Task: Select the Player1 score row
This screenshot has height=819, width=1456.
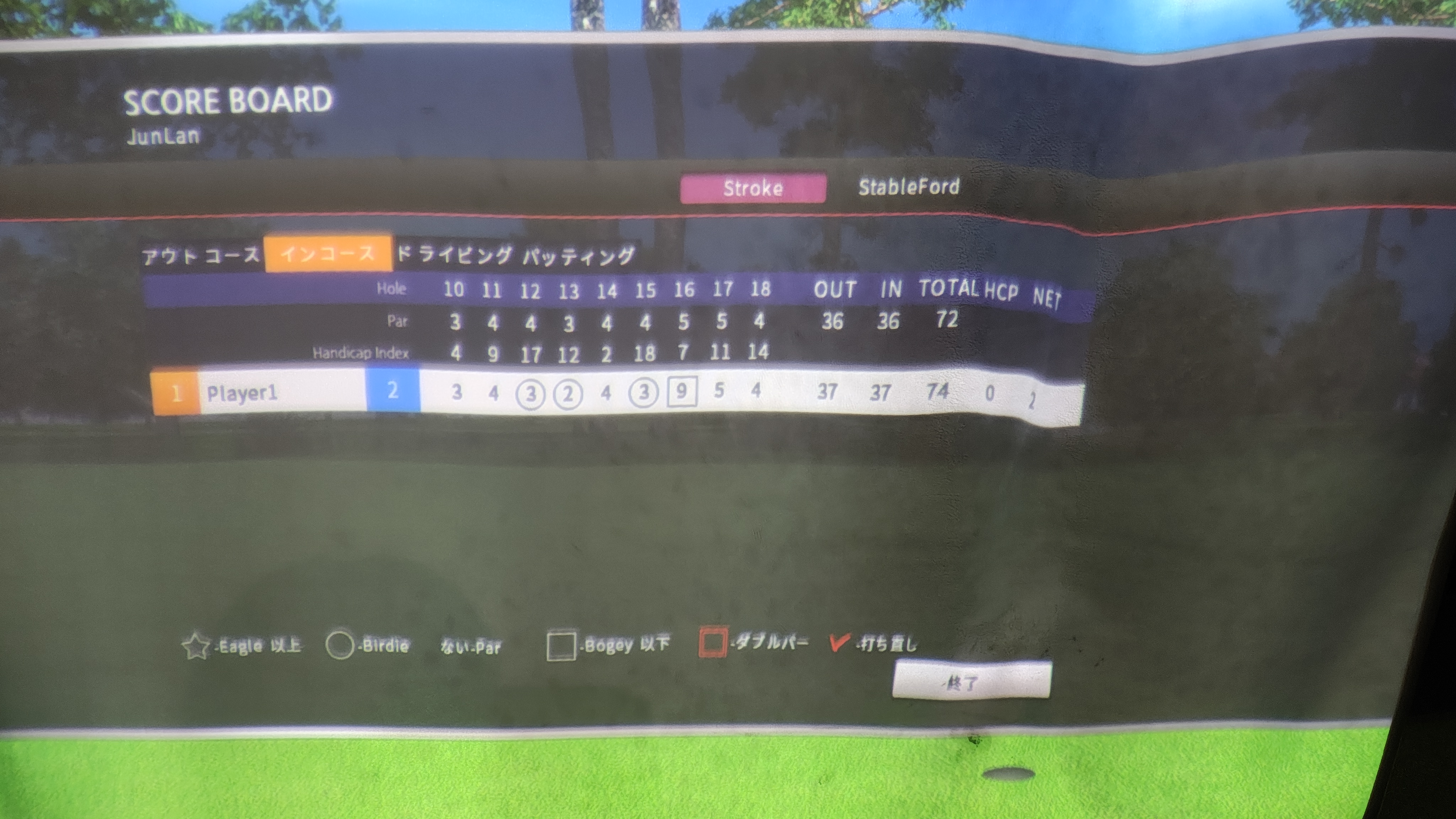Action: [242, 392]
